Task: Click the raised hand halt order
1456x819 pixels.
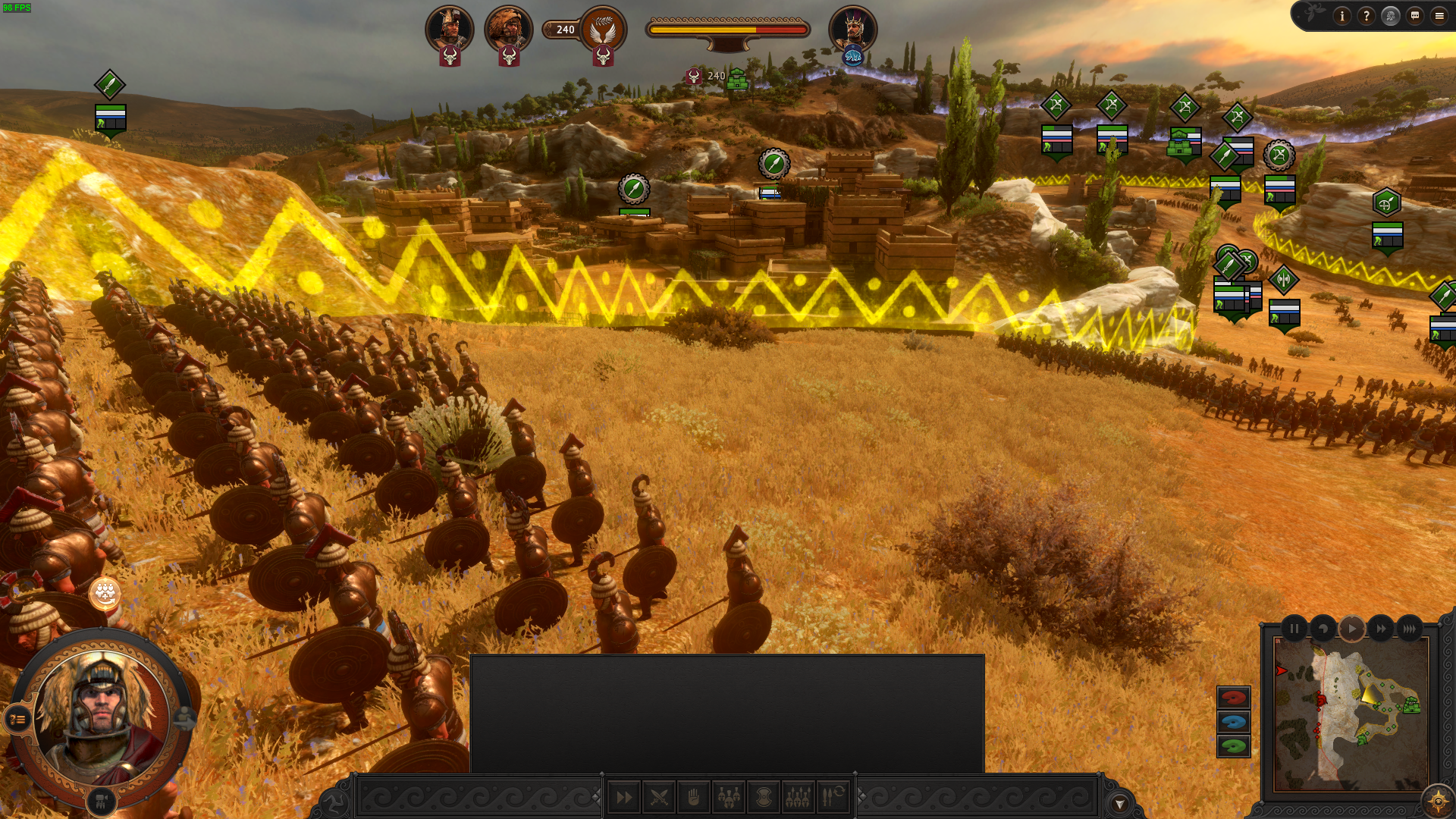Action: 694,797
